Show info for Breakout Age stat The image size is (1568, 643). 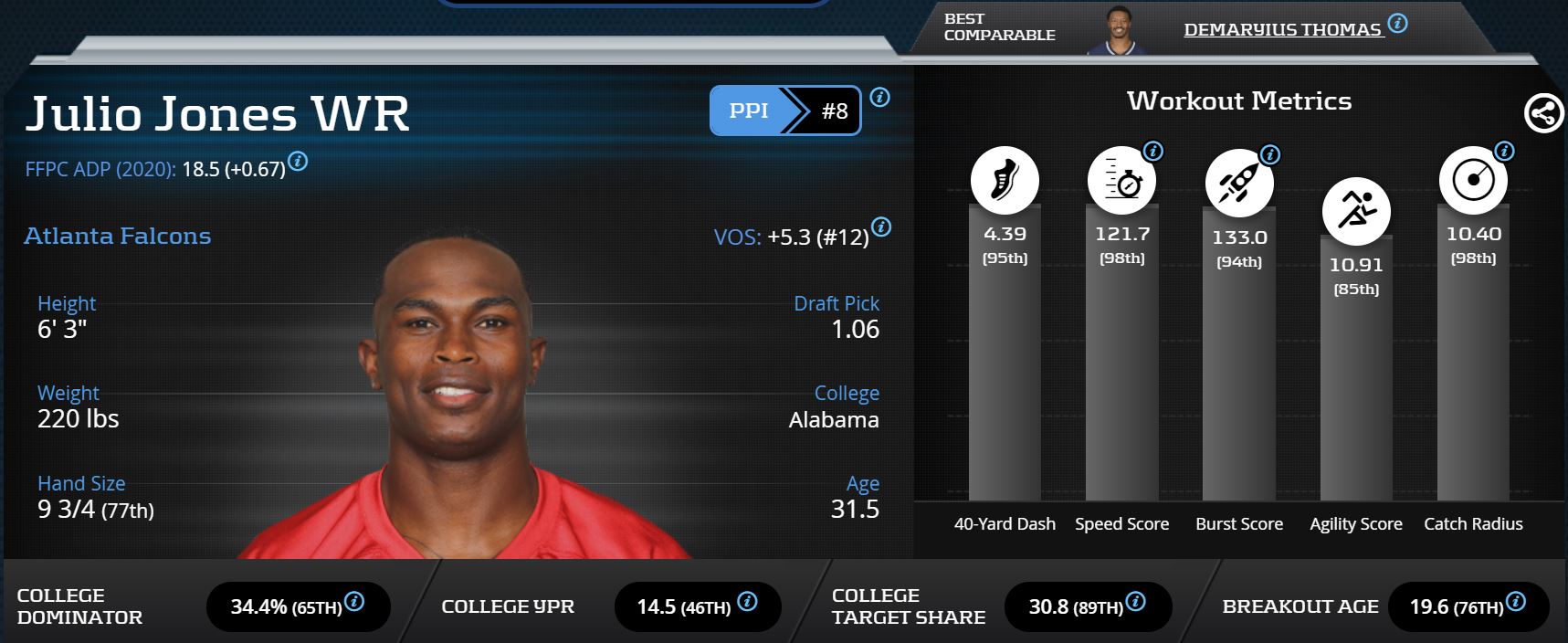(1516, 601)
